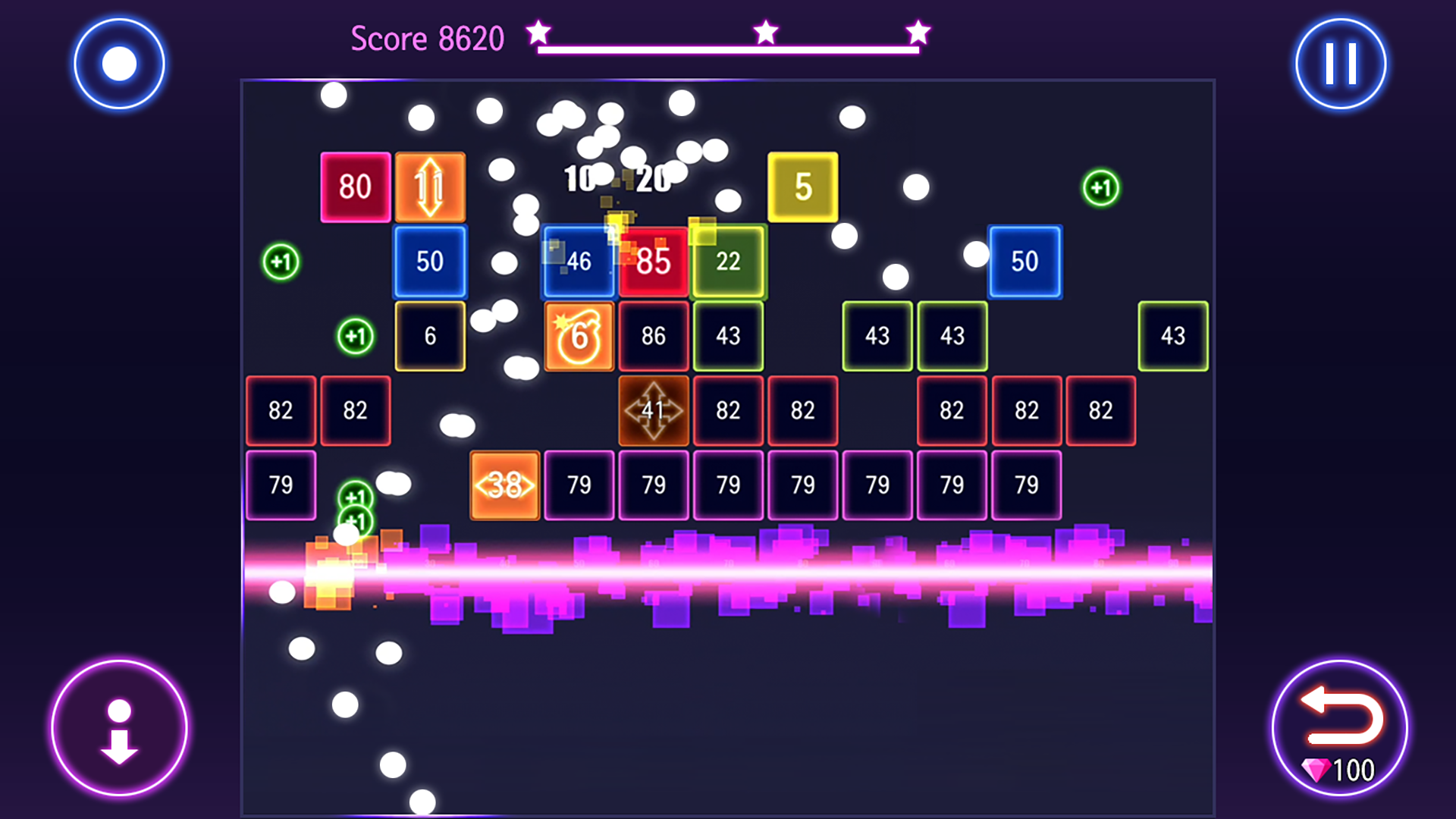This screenshot has height=819, width=1456.
Task: Grab the +1 bonus beside the yellow 5 brick
Action: click(1101, 187)
